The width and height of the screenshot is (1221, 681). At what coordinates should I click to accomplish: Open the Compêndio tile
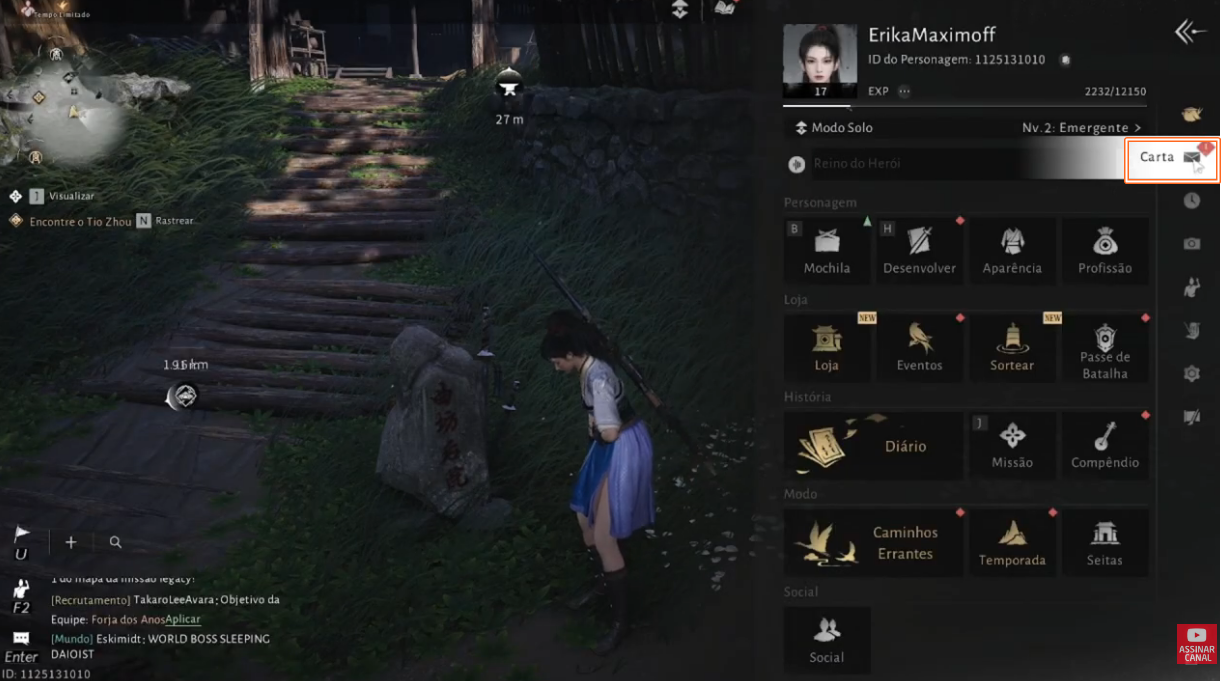click(1105, 445)
